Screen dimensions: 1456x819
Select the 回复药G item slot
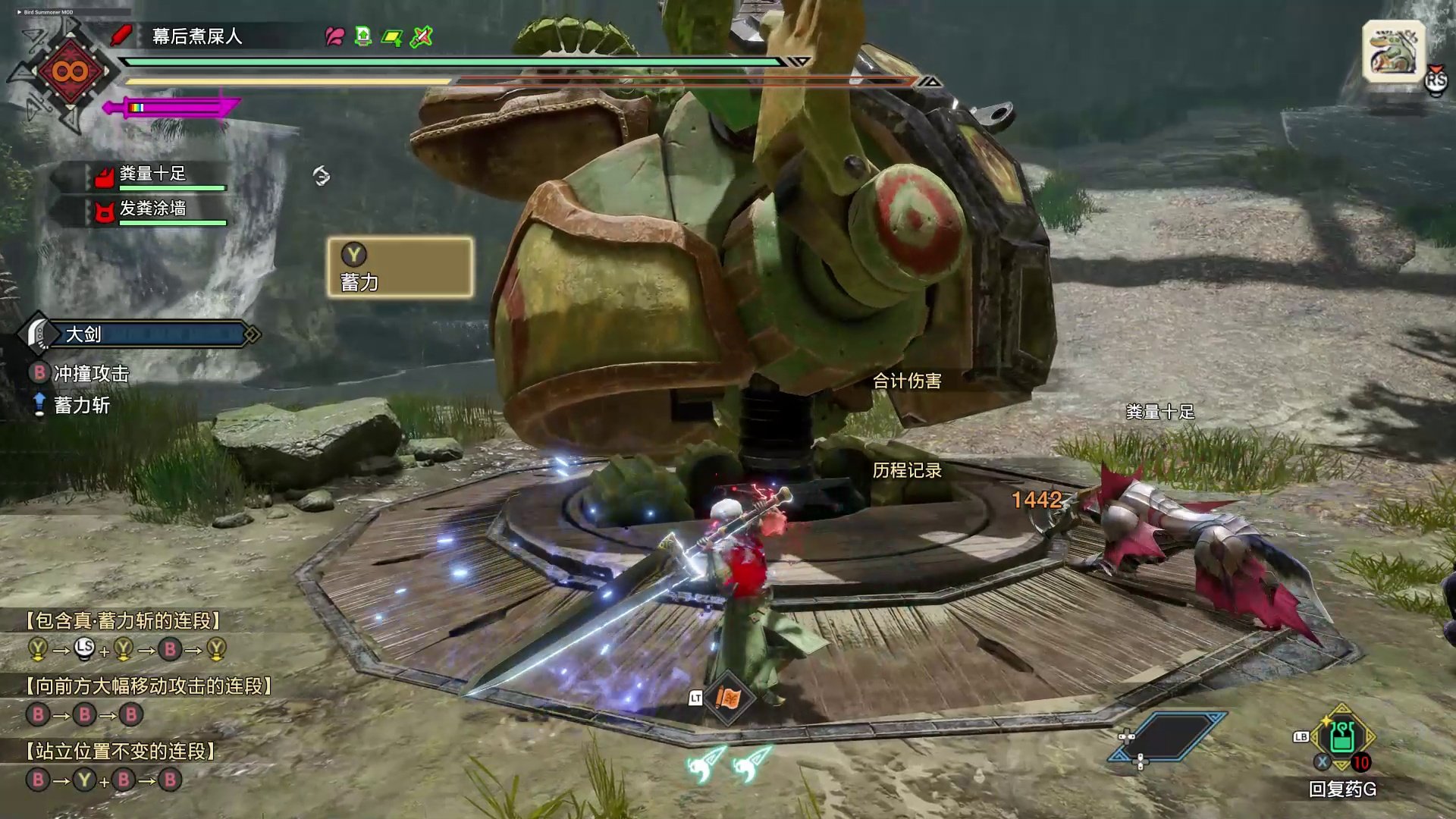1341,738
